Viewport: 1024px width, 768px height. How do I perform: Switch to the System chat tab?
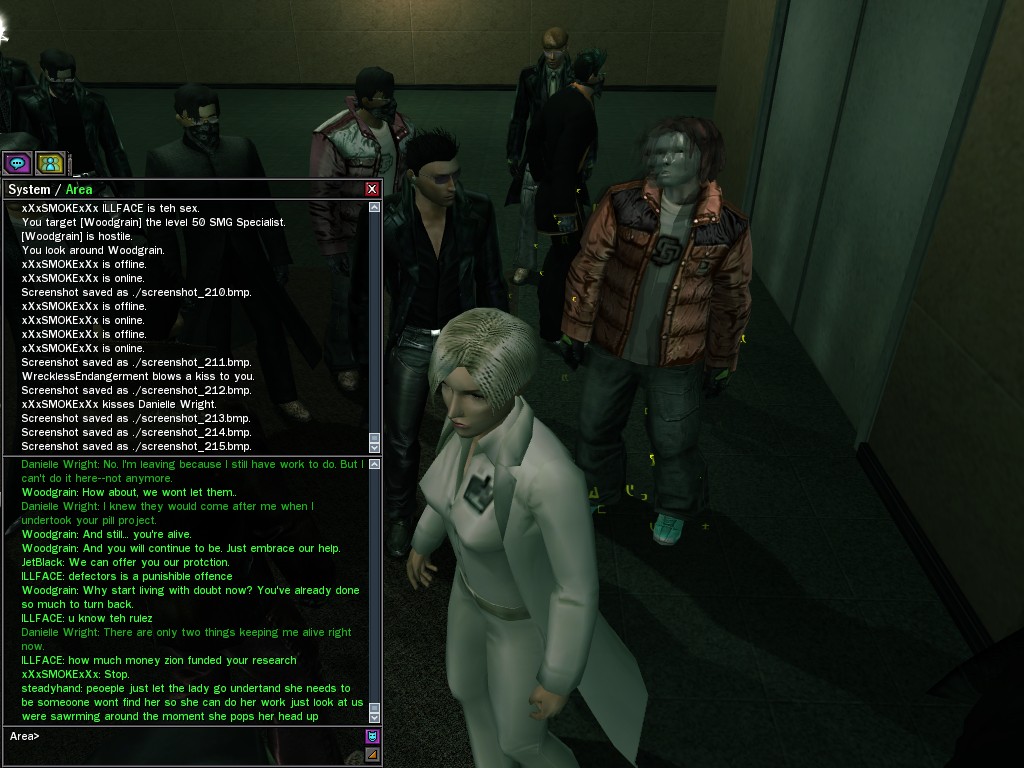click(29, 189)
